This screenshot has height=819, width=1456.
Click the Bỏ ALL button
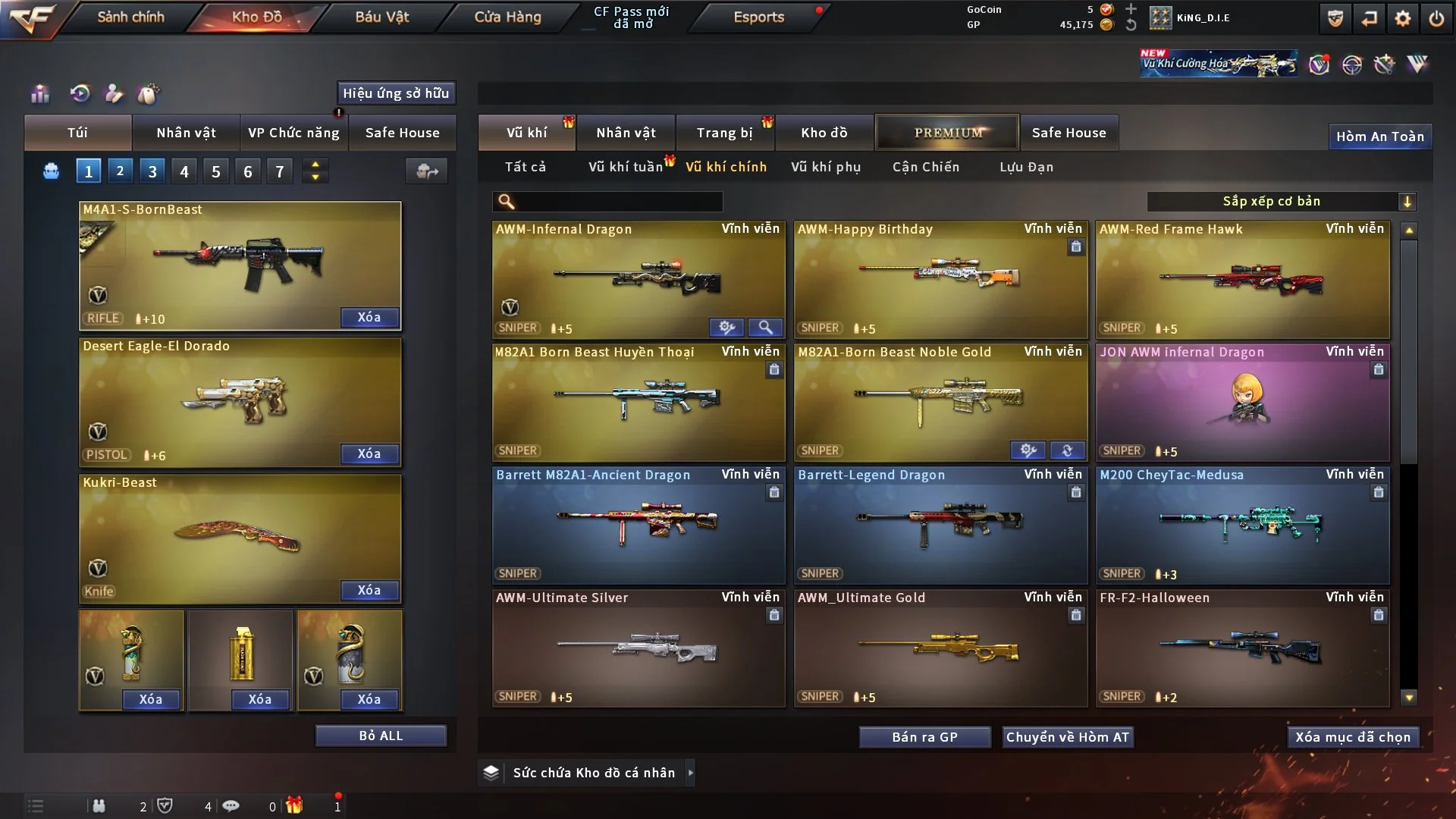pyautogui.click(x=381, y=736)
